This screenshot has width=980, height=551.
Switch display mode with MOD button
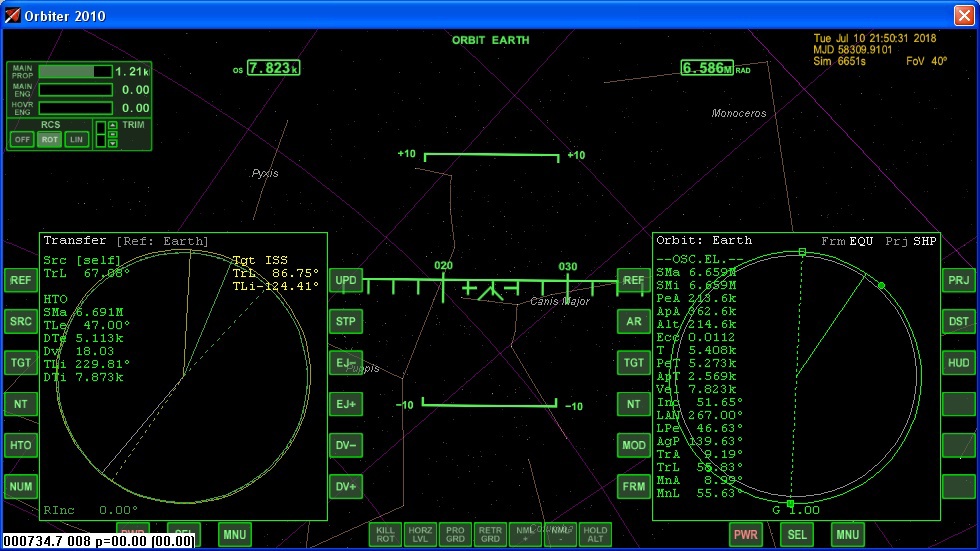click(633, 446)
